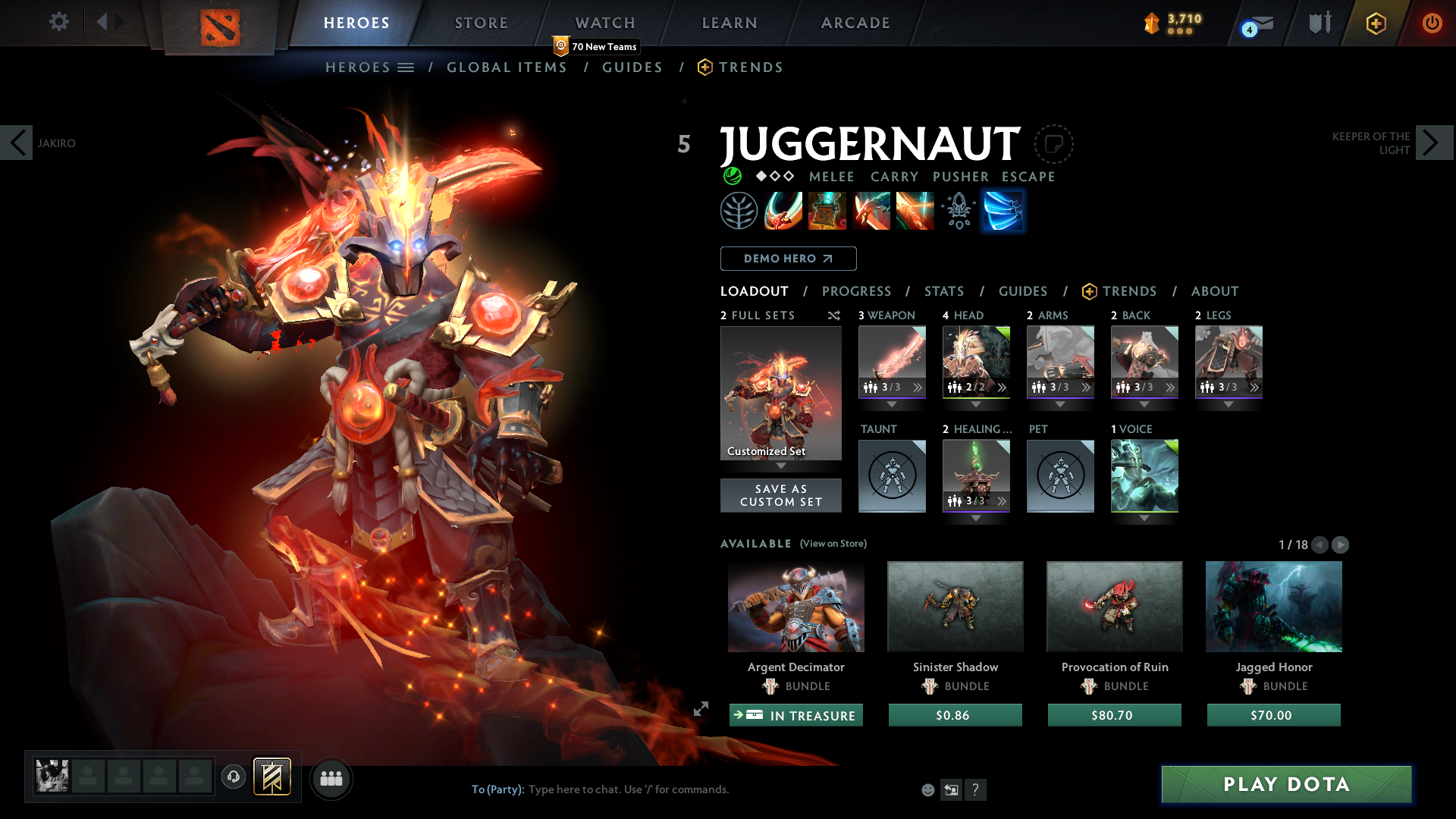Open the ARCADE menu at the top
This screenshot has width=1456, height=819.
coord(855,23)
